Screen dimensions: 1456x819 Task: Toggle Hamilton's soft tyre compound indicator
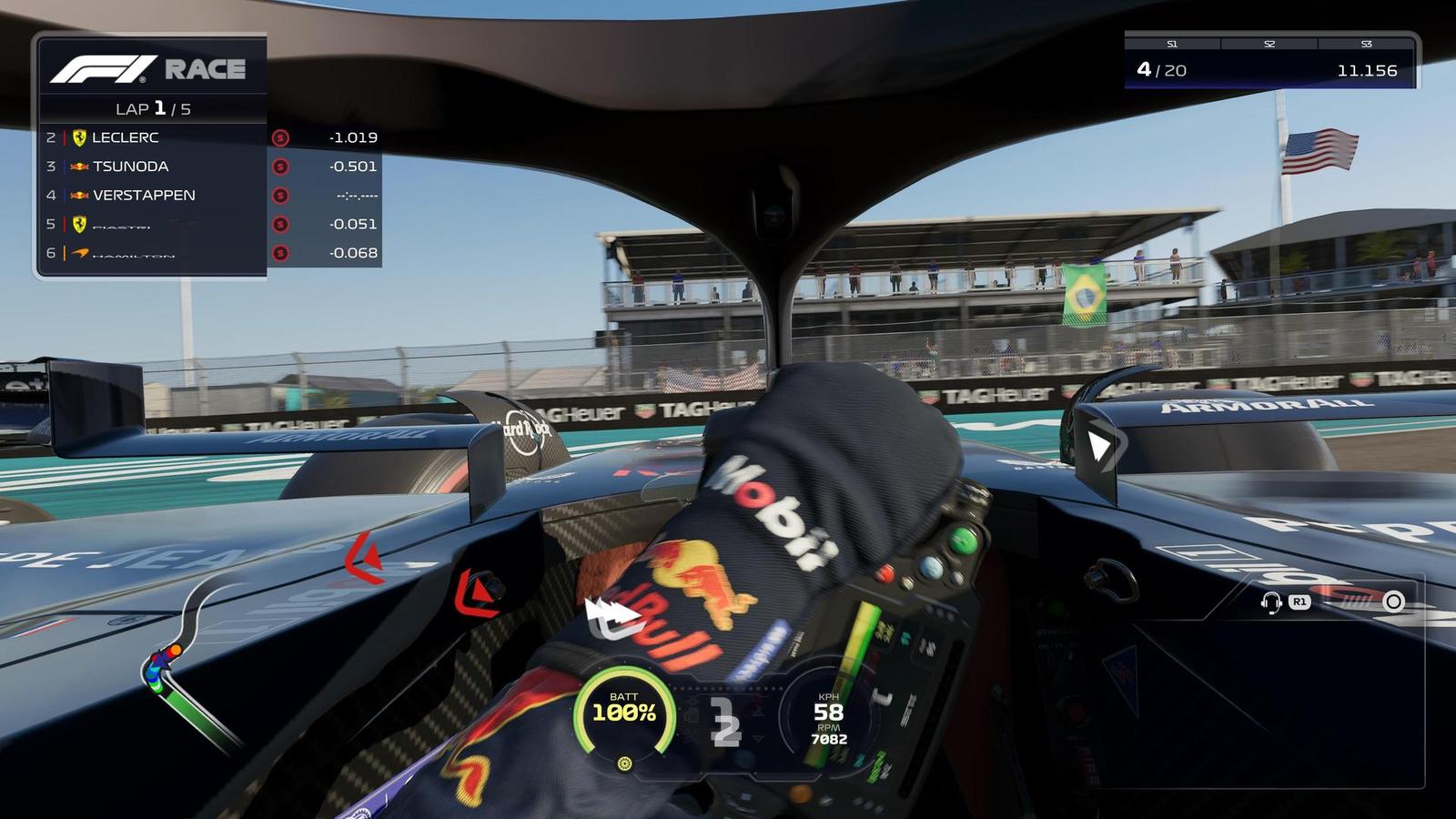click(279, 253)
